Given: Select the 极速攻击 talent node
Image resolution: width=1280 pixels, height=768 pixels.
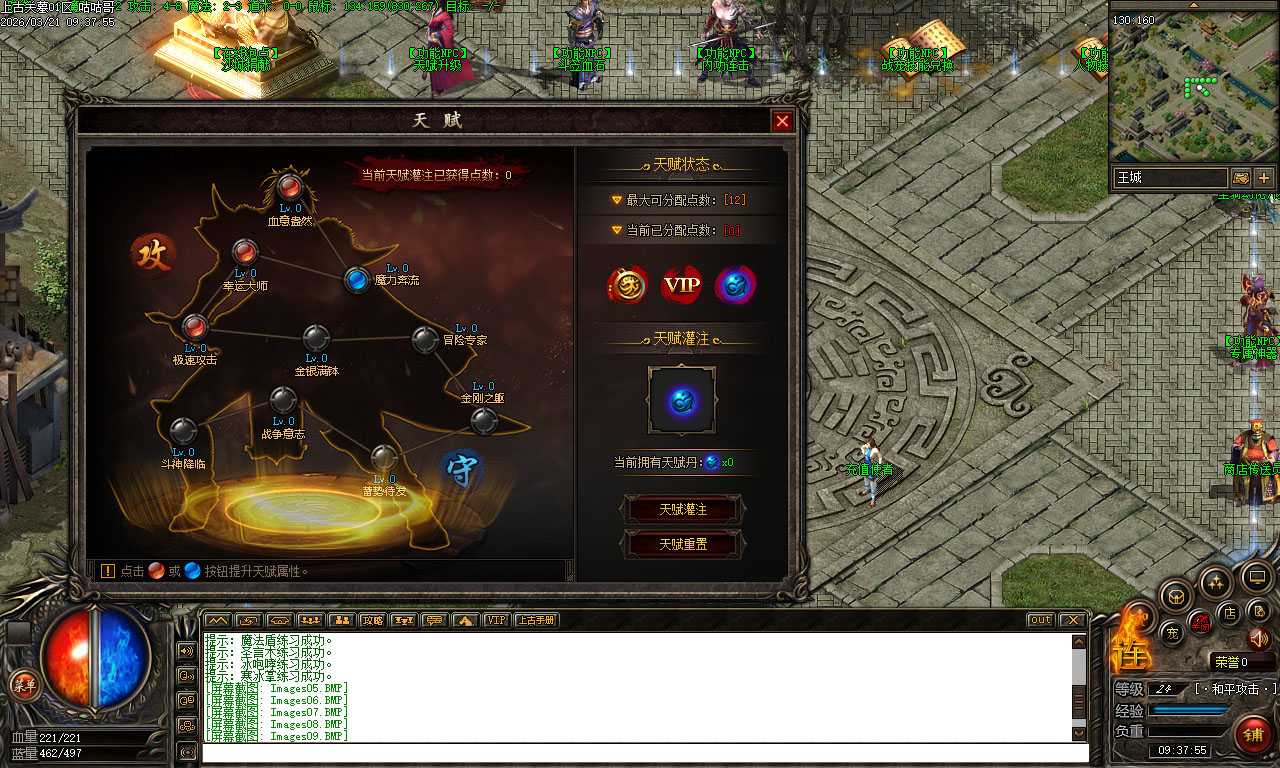Looking at the screenshot, I should click(195, 326).
